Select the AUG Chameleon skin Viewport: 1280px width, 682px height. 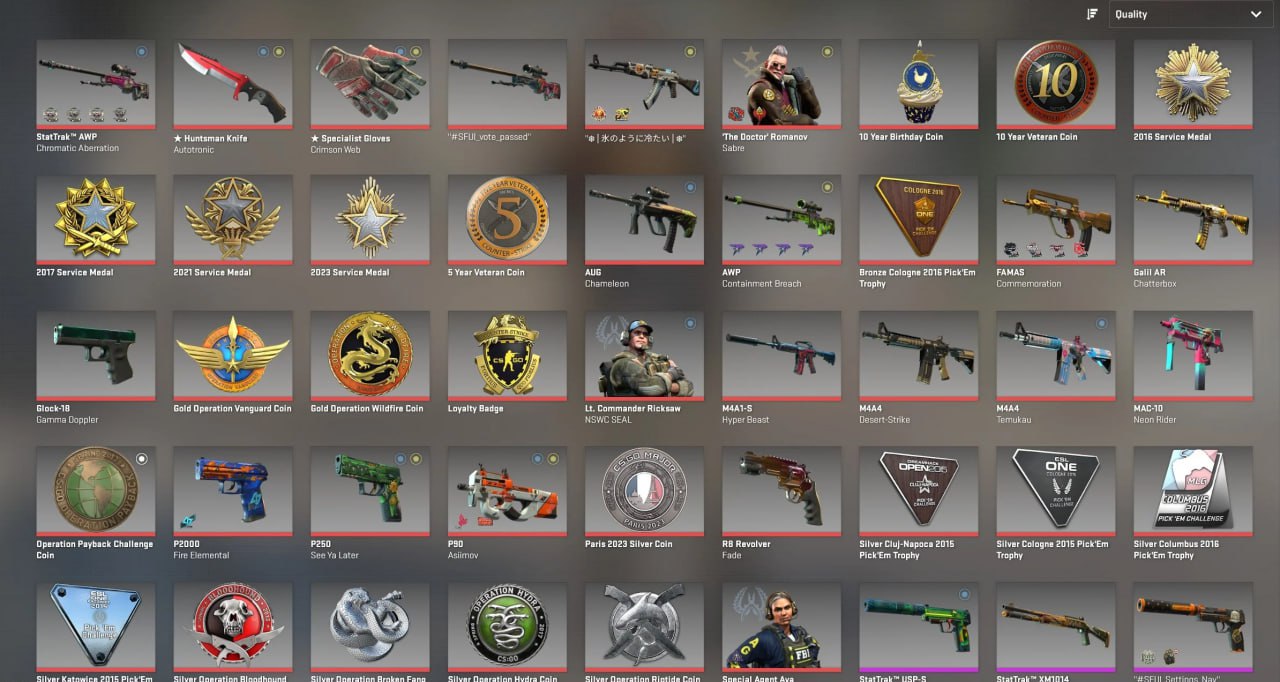(x=644, y=219)
